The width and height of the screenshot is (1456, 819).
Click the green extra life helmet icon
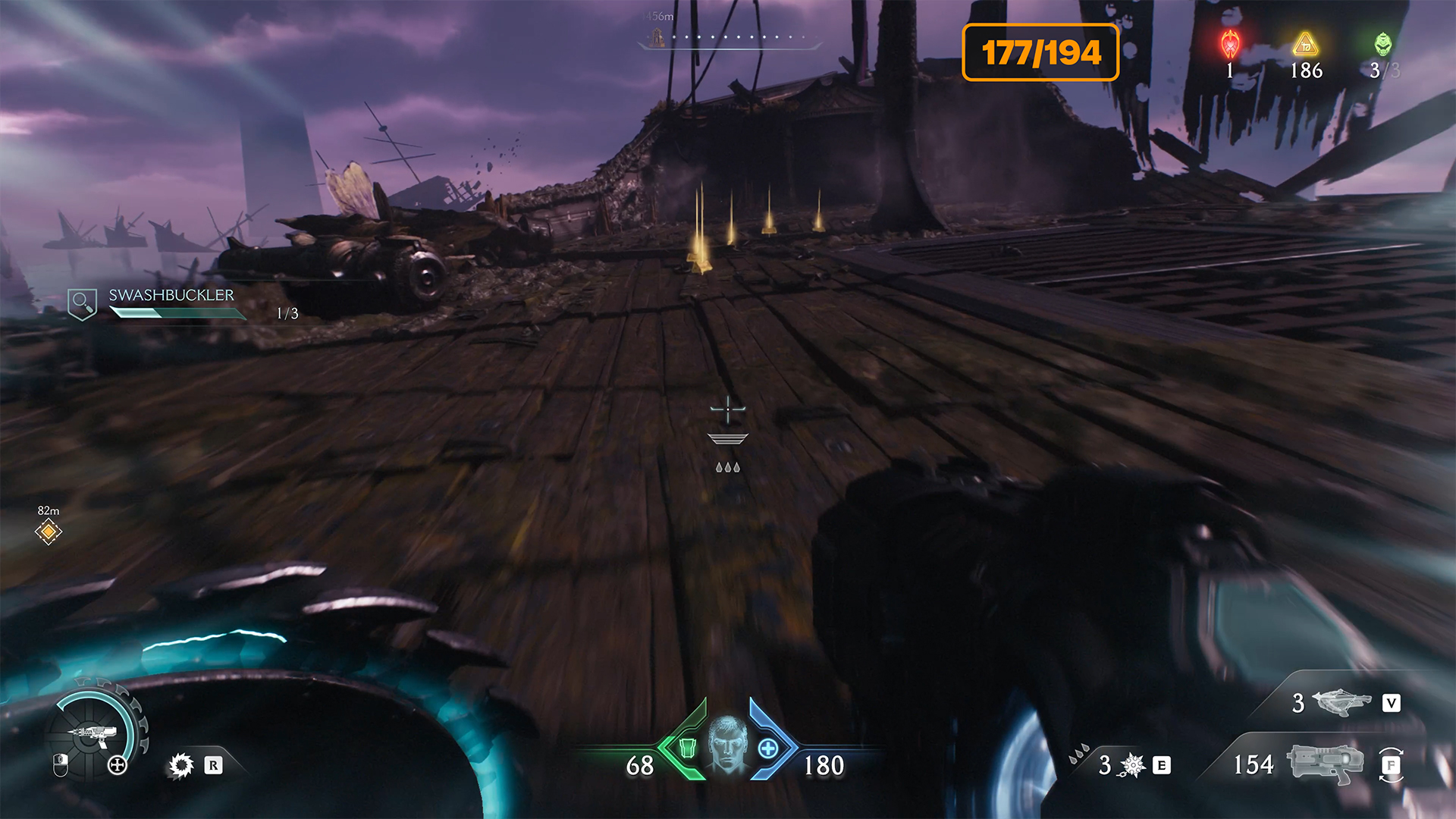(x=1383, y=44)
